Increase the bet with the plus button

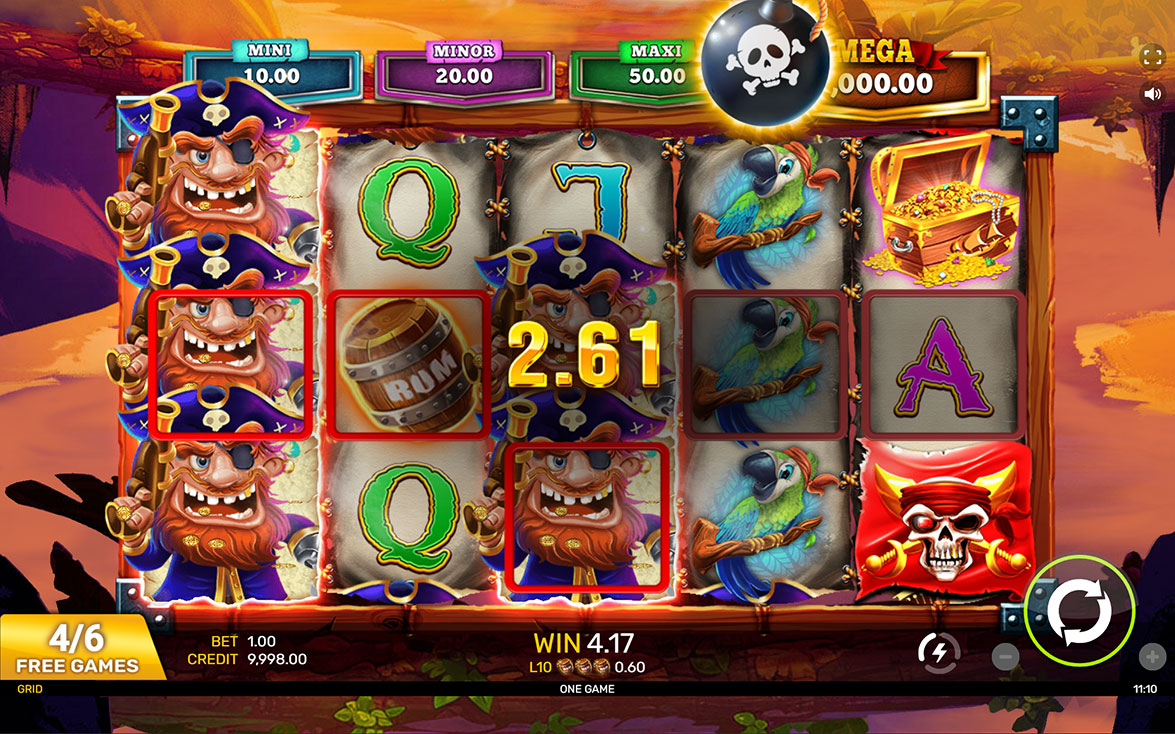1151,656
